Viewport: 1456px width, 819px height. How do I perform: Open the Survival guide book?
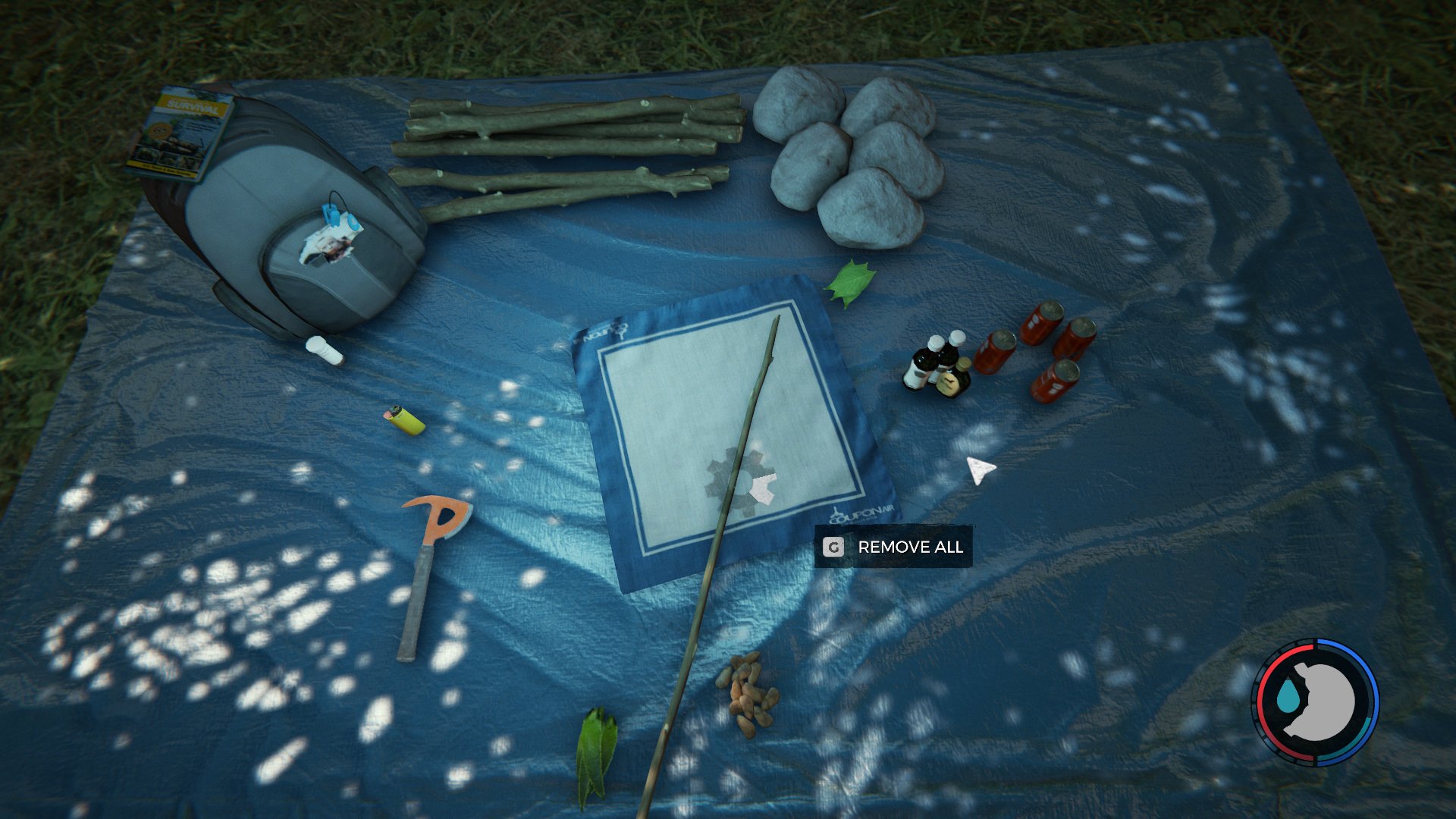[182, 133]
